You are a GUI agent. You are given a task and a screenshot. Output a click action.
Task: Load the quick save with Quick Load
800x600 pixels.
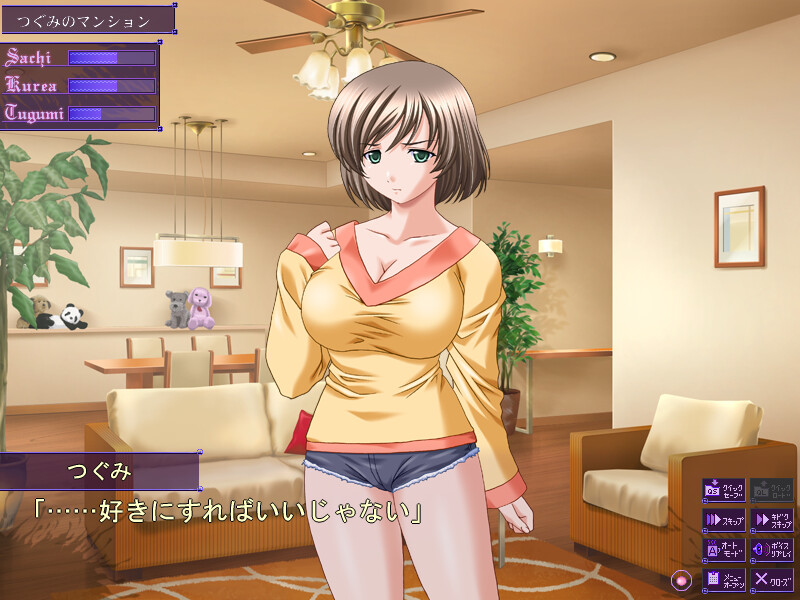(772, 490)
